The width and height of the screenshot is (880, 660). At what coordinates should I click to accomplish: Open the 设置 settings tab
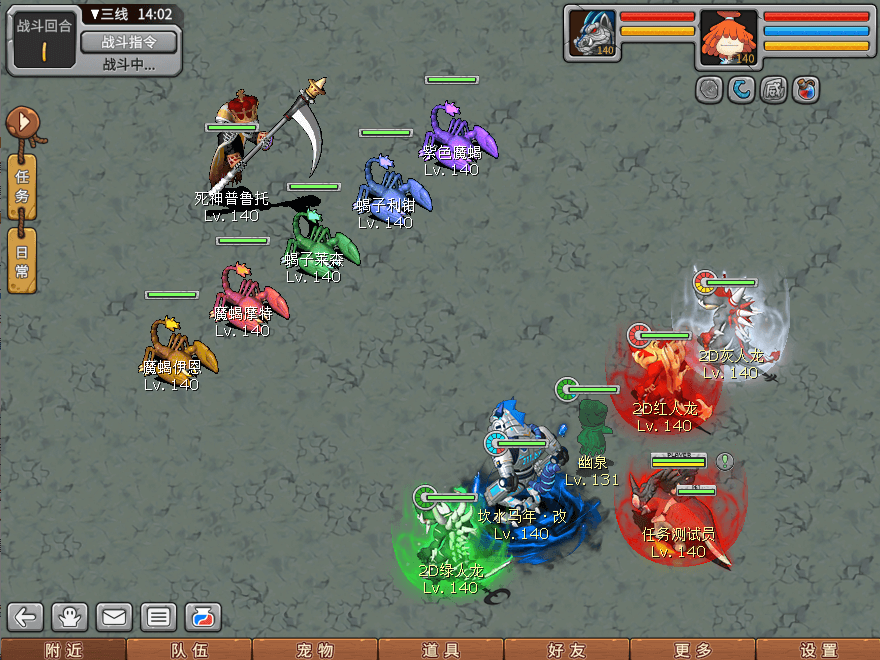coord(818,650)
